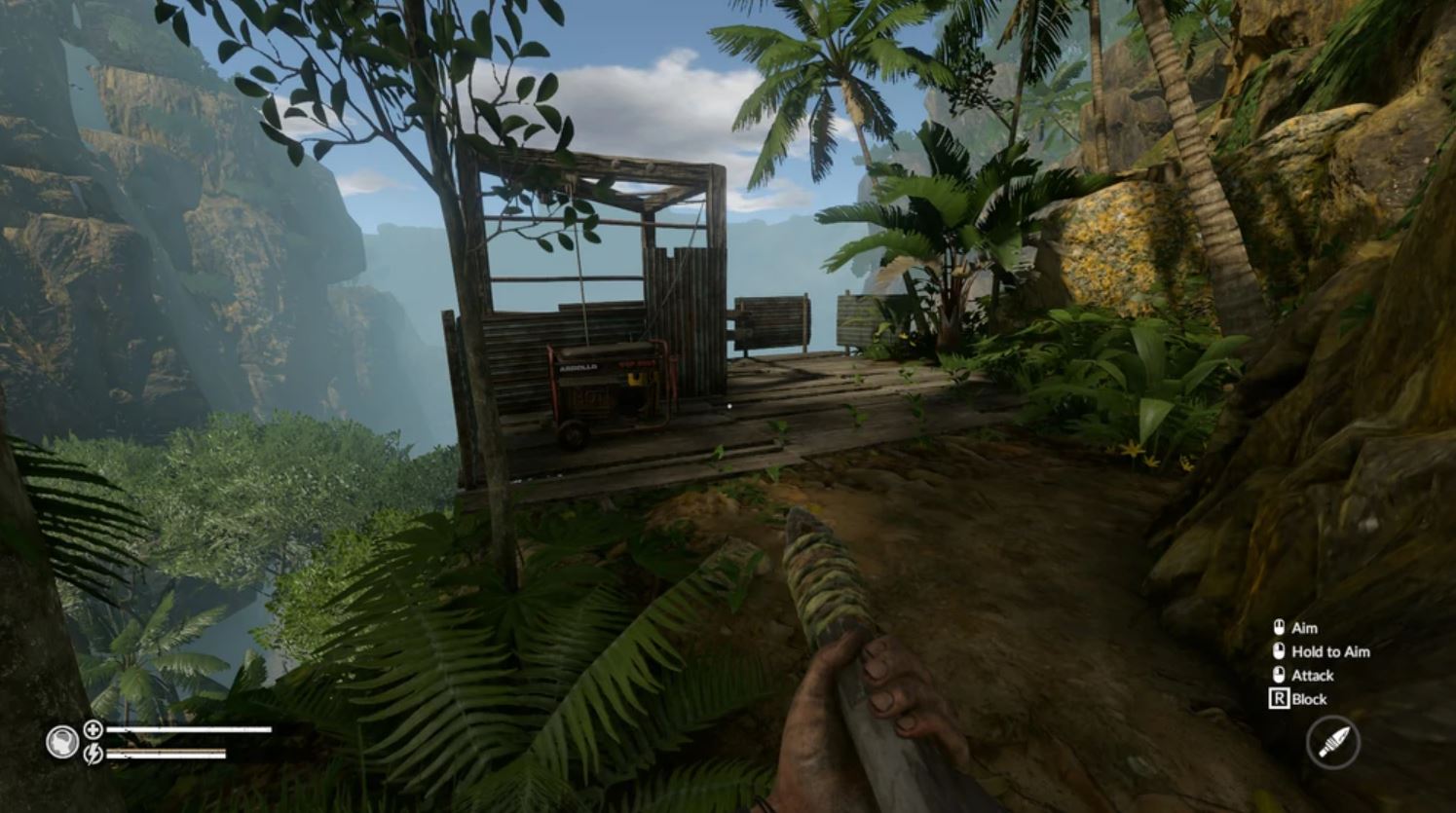Viewport: 1456px width, 813px height.
Task: Select the Attack label
Action: 1312,675
